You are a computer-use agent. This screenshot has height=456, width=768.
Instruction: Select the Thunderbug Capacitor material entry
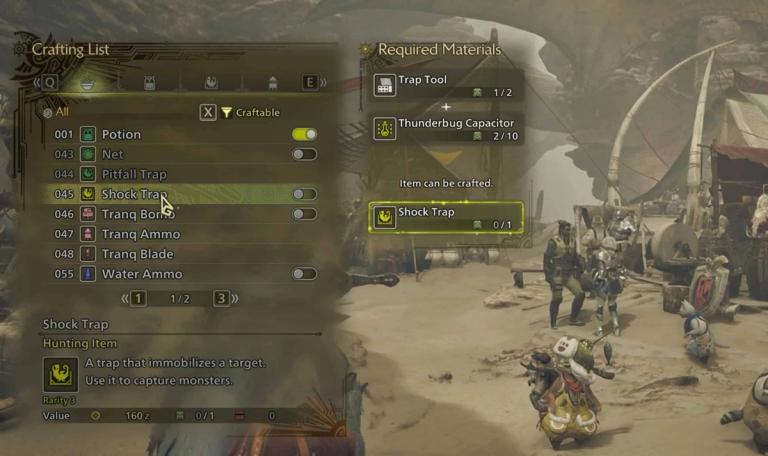[447, 128]
